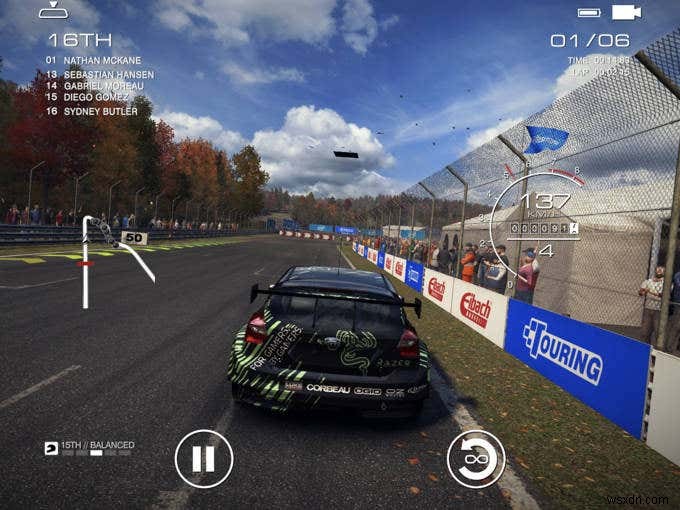
Task: Pause the race
Action: [x=204, y=458]
